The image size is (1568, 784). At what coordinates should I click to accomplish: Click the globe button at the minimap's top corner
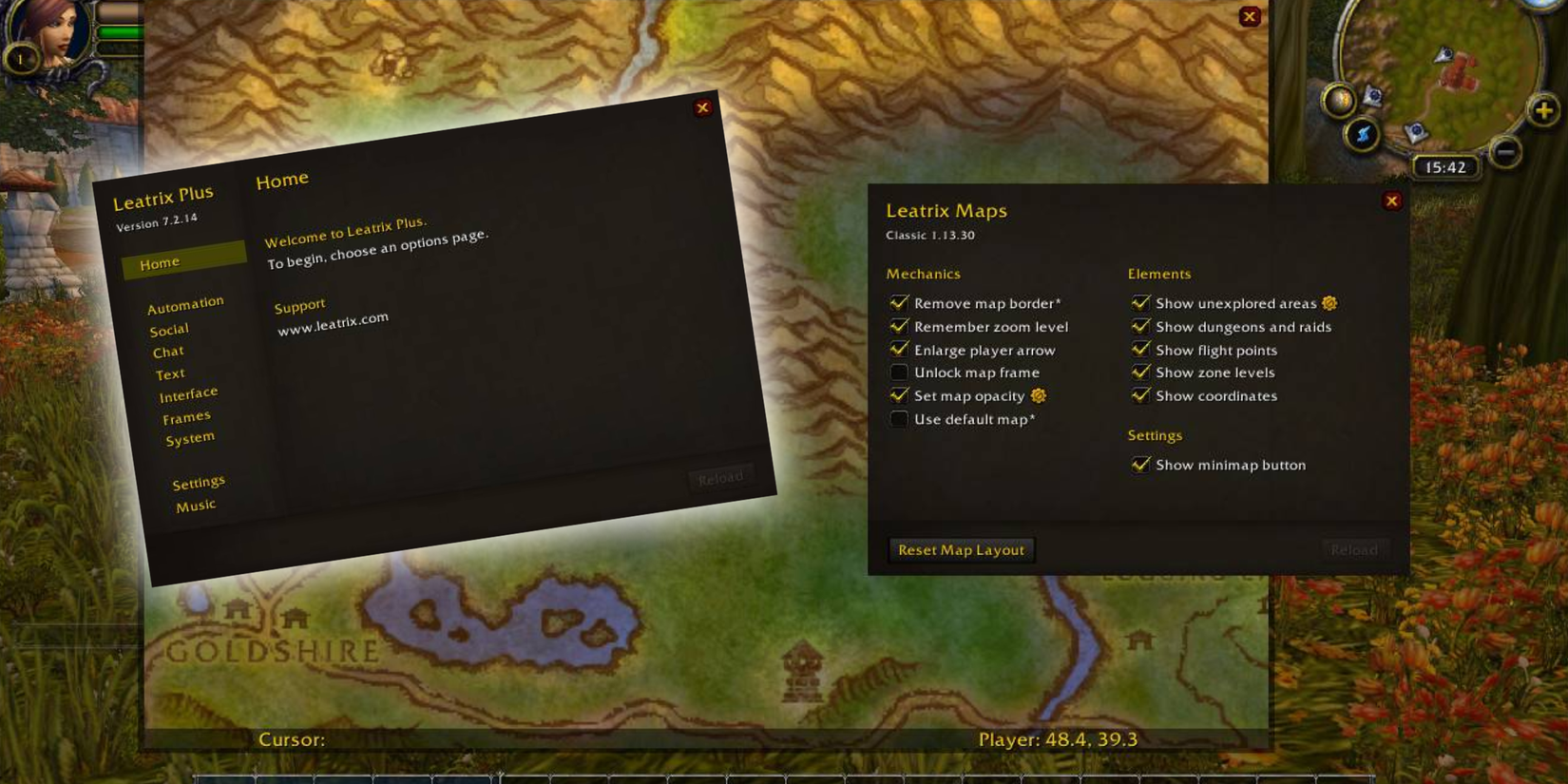tap(1539, 6)
